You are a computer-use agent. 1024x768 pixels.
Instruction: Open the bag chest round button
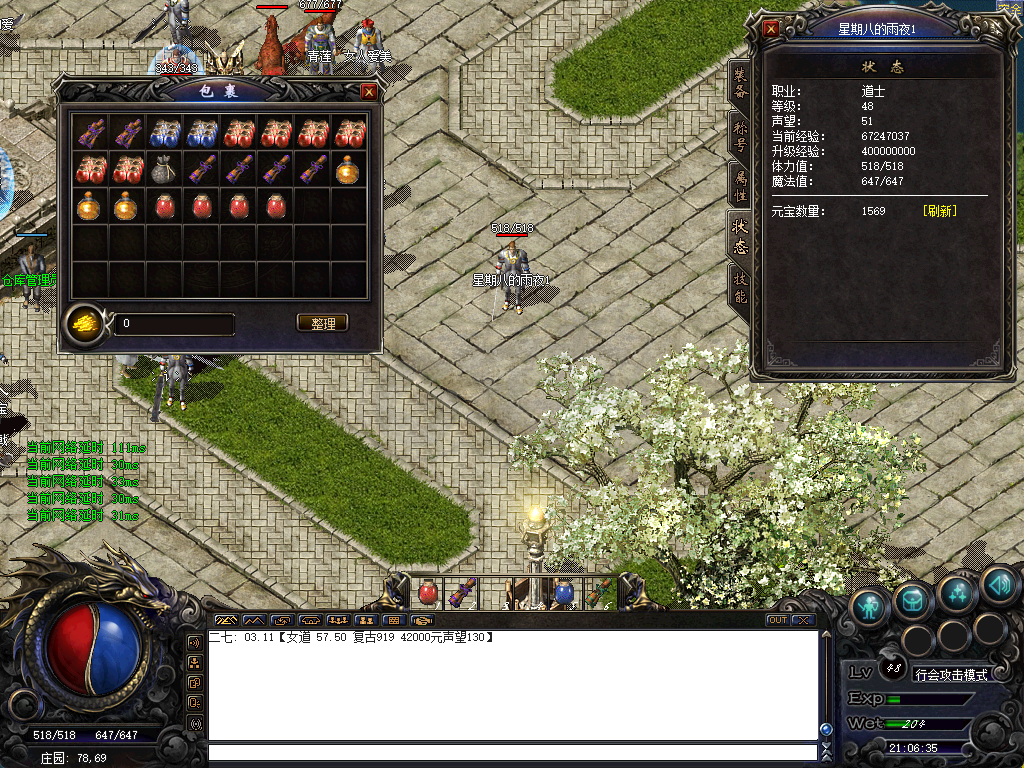point(913,600)
